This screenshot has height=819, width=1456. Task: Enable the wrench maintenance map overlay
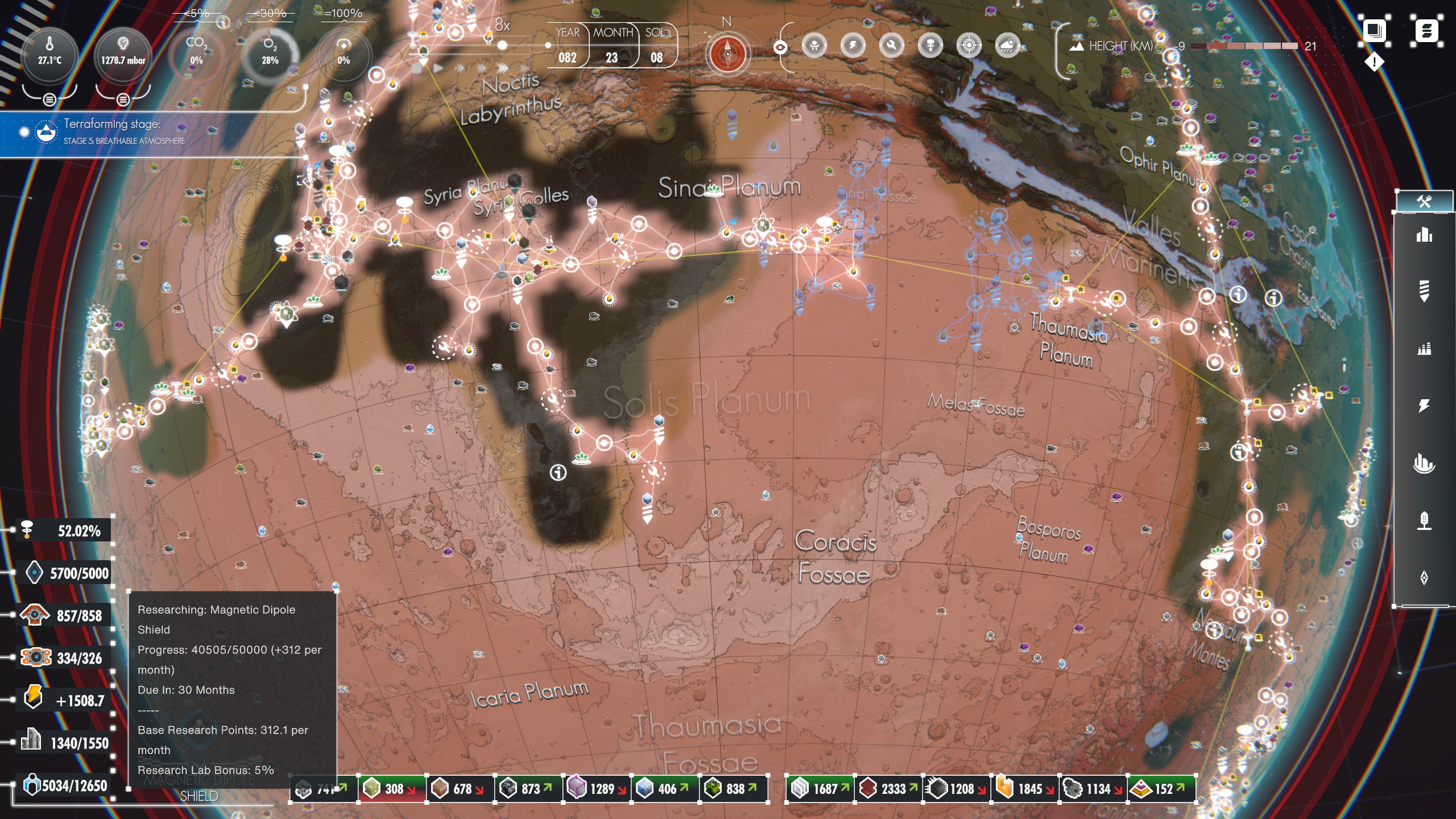pyautogui.click(x=891, y=45)
